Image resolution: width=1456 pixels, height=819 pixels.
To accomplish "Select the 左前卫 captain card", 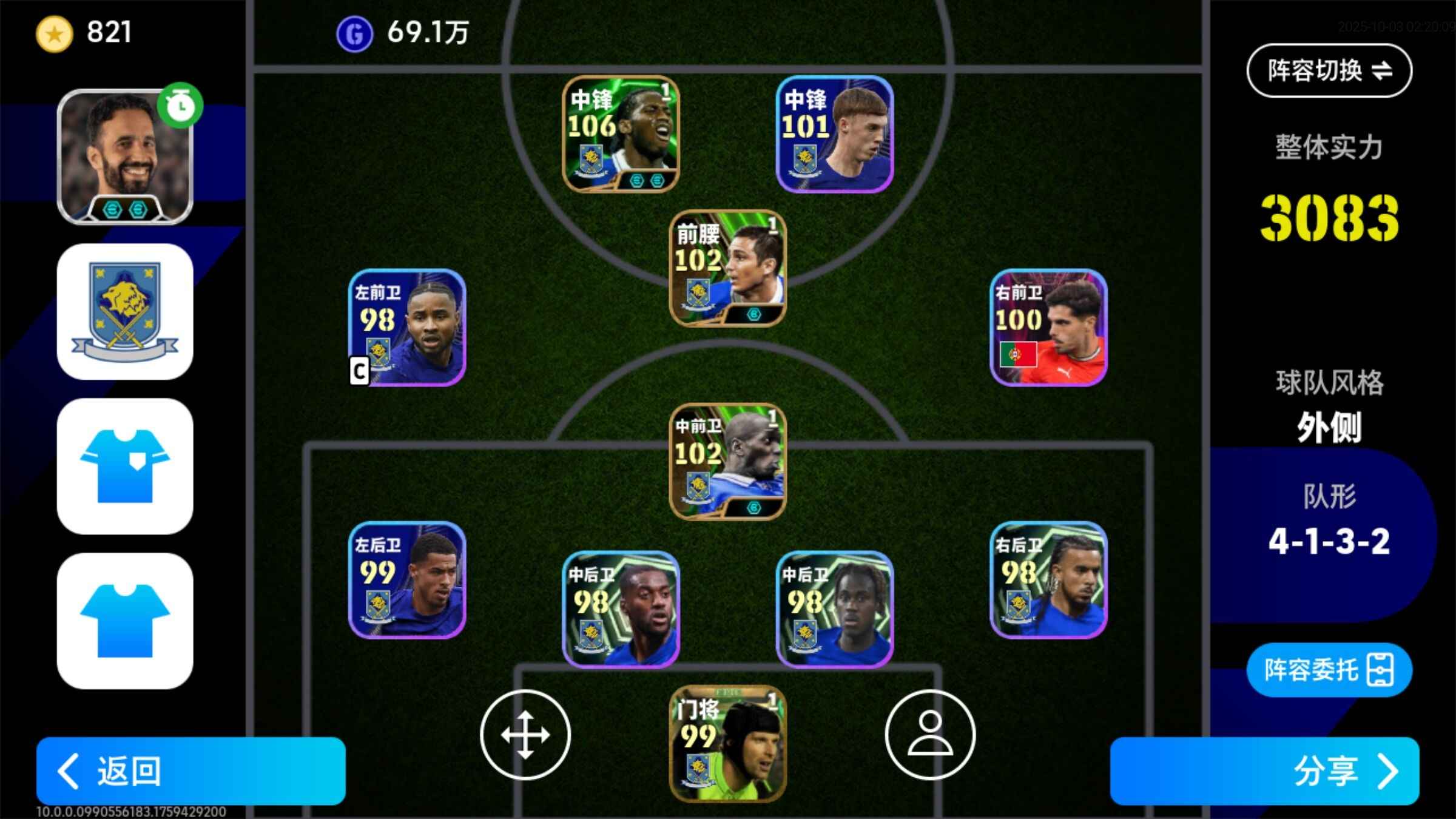I will 407,327.
